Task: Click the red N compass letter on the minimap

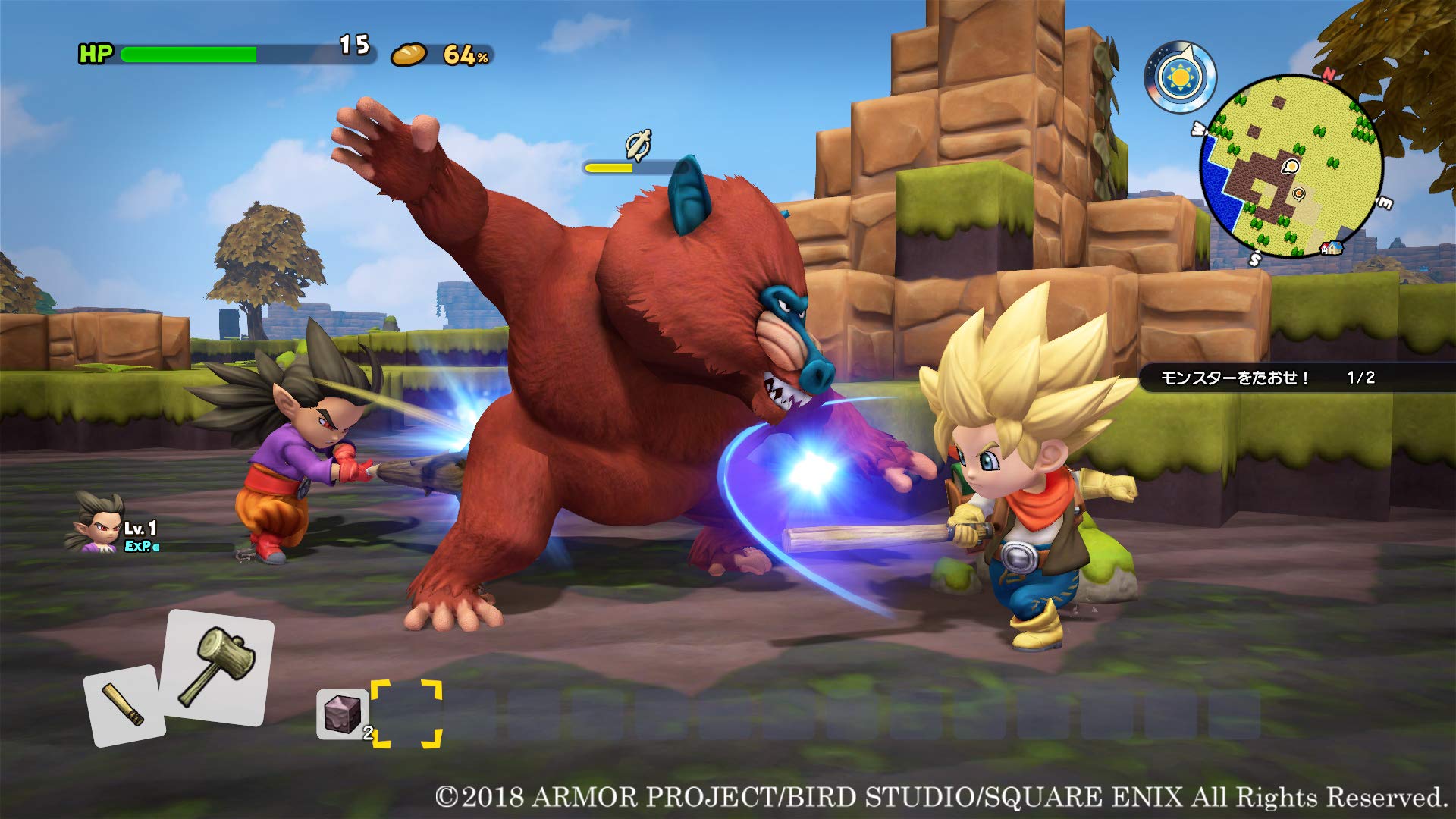Action: [1329, 74]
